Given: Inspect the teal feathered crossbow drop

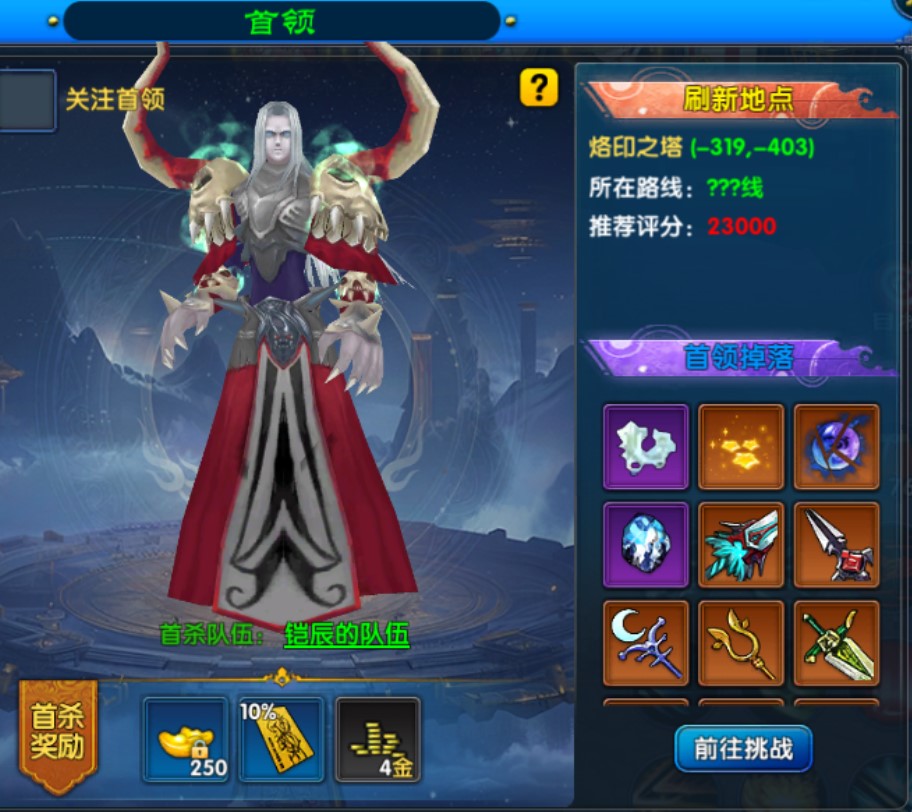Looking at the screenshot, I should click(741, 545).
